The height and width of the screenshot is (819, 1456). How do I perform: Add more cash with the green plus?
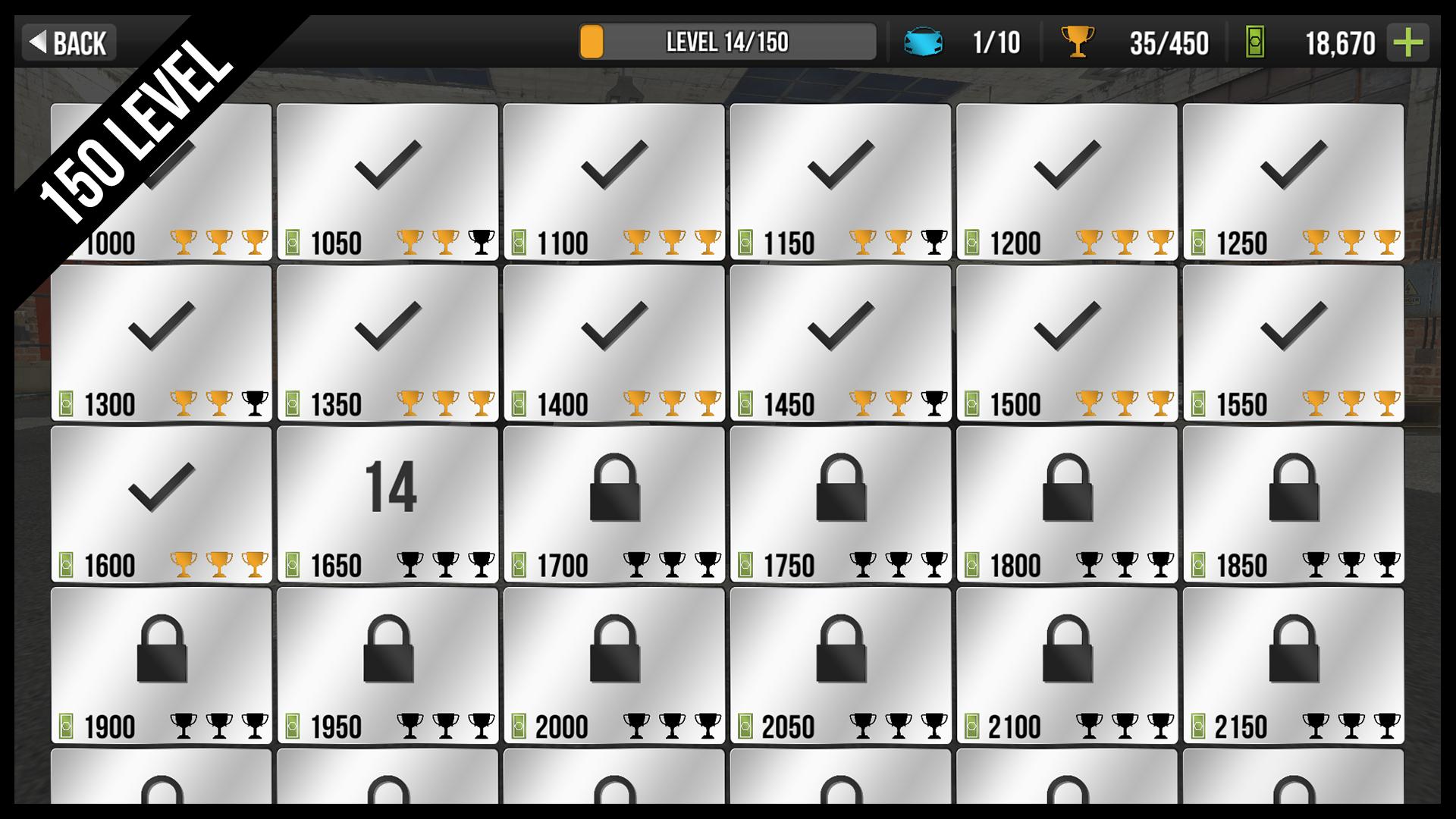click(1407, 42)
